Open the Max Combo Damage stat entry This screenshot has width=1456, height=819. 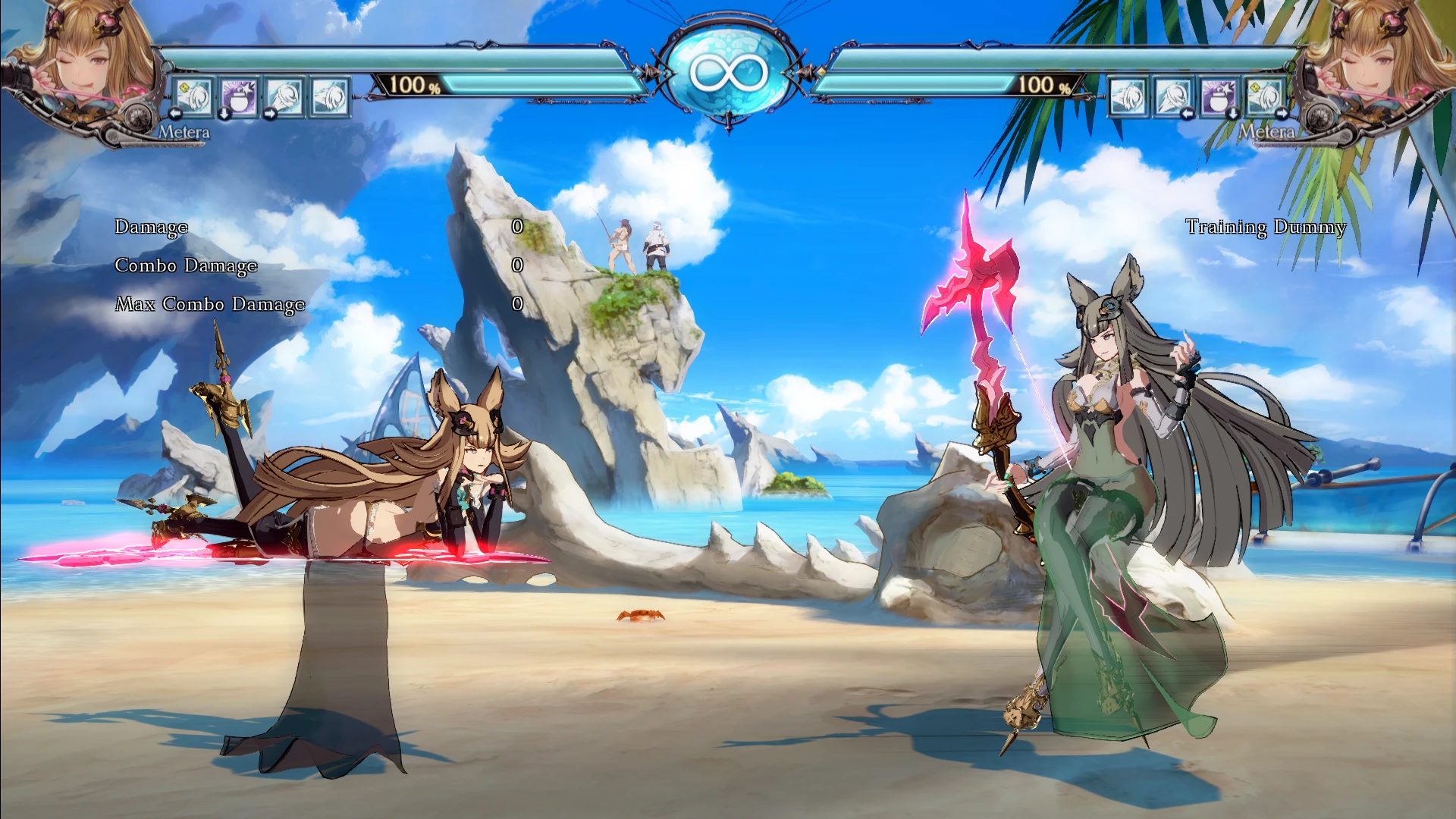point(209,304)
